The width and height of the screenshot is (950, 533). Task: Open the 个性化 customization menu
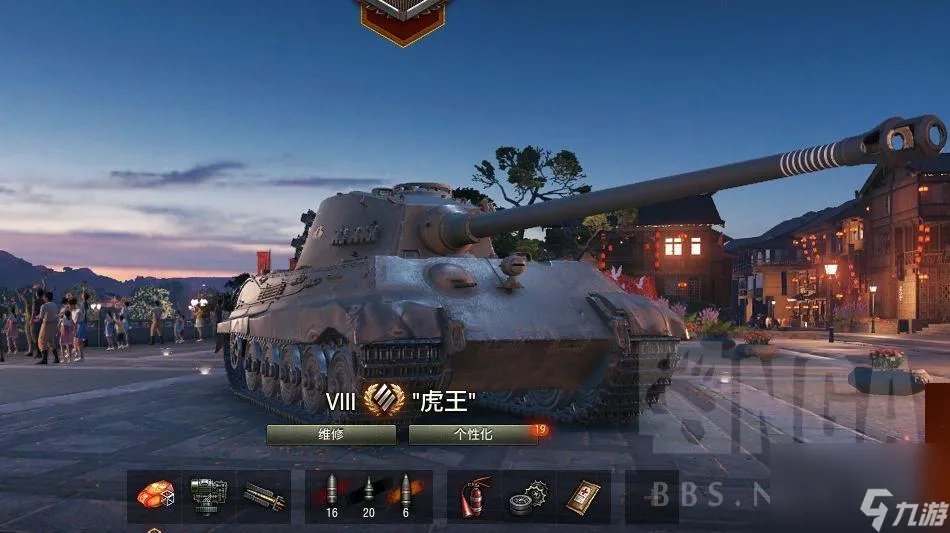coord(473,434)
